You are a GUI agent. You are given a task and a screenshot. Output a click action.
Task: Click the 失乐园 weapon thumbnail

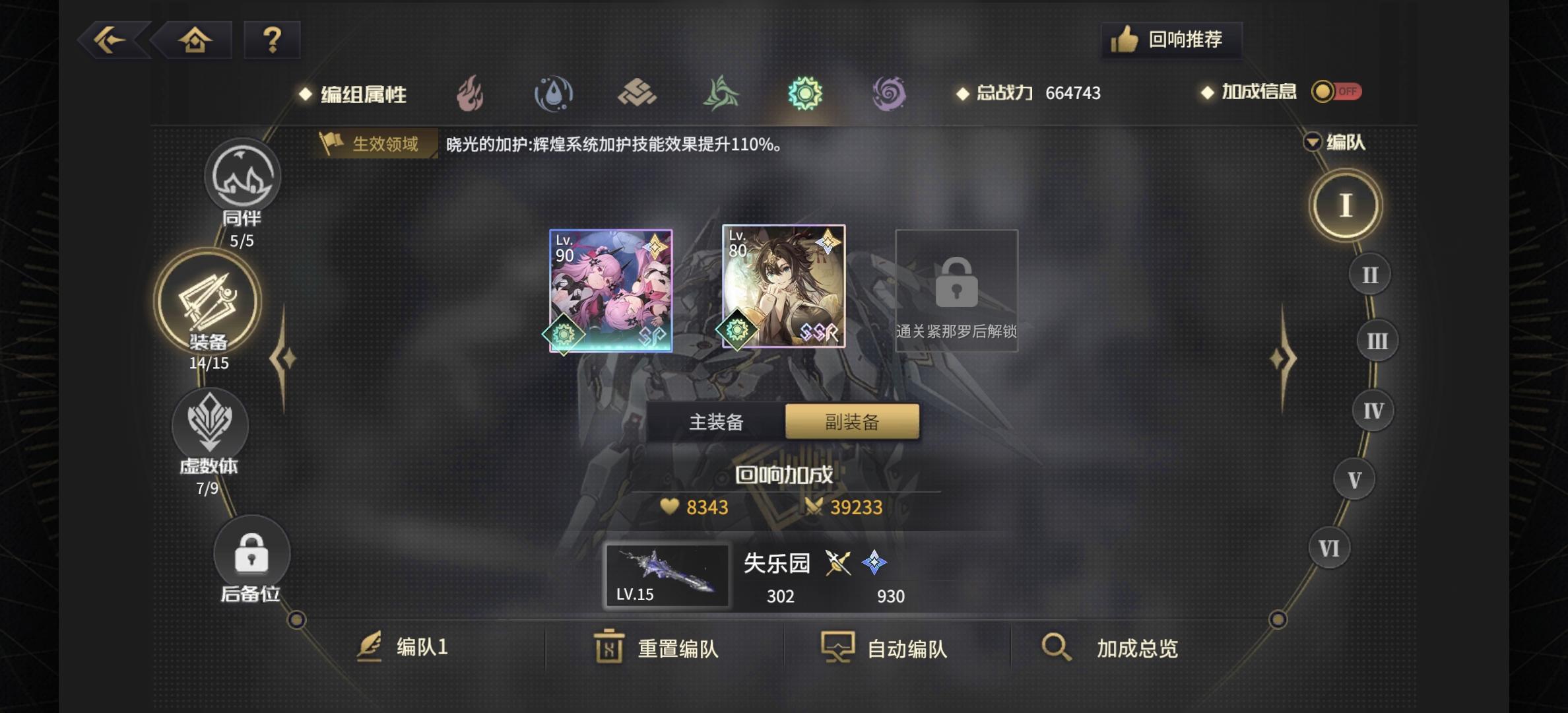pos(667,574)
